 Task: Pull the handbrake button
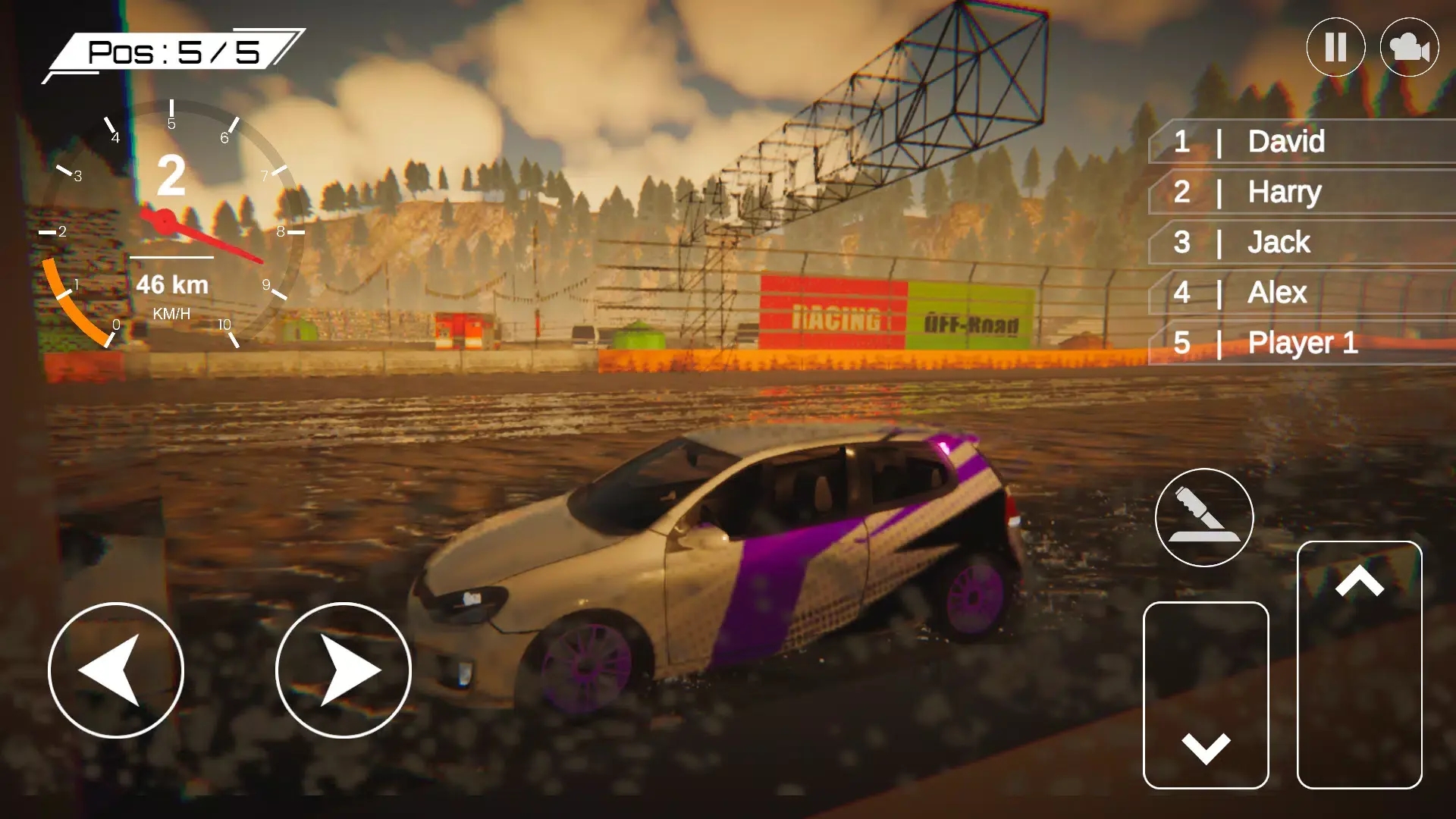point(1204,517)
